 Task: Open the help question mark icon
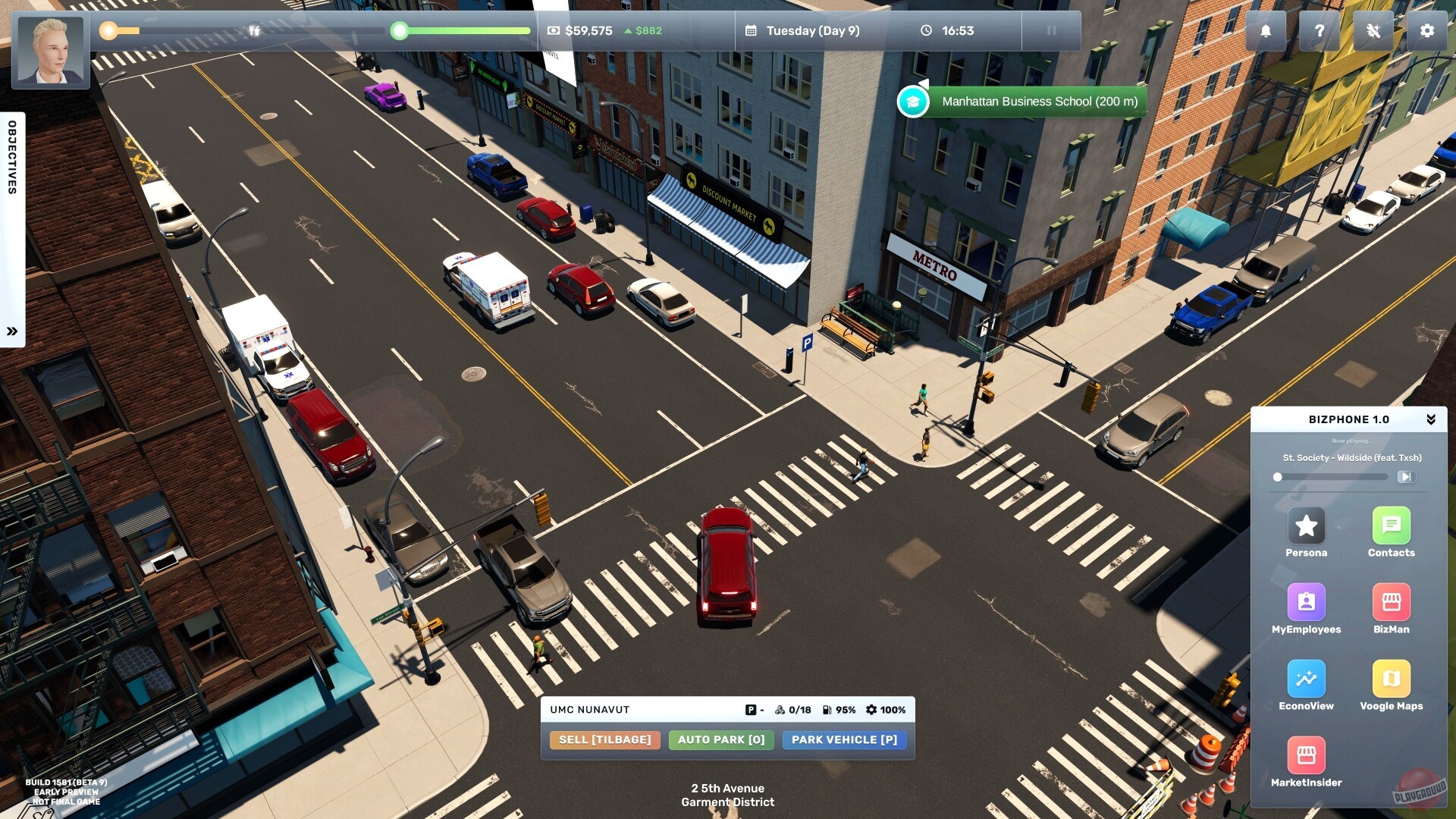click(1319, 31)
